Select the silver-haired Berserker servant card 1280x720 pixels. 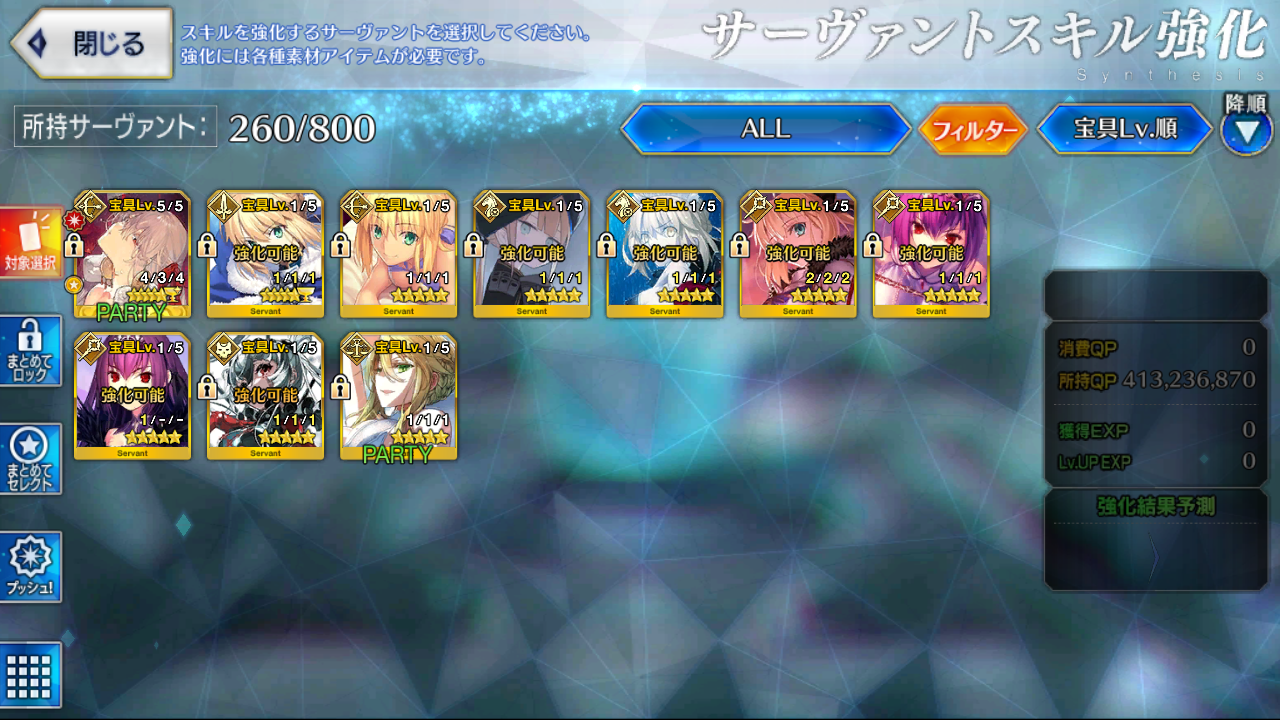point(265,396)
